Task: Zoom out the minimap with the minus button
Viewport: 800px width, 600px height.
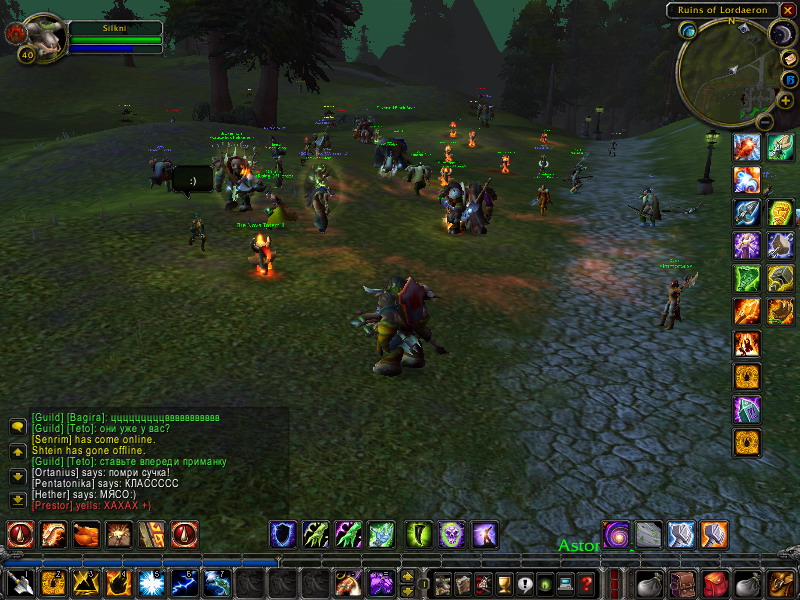Action: (764, 122)
